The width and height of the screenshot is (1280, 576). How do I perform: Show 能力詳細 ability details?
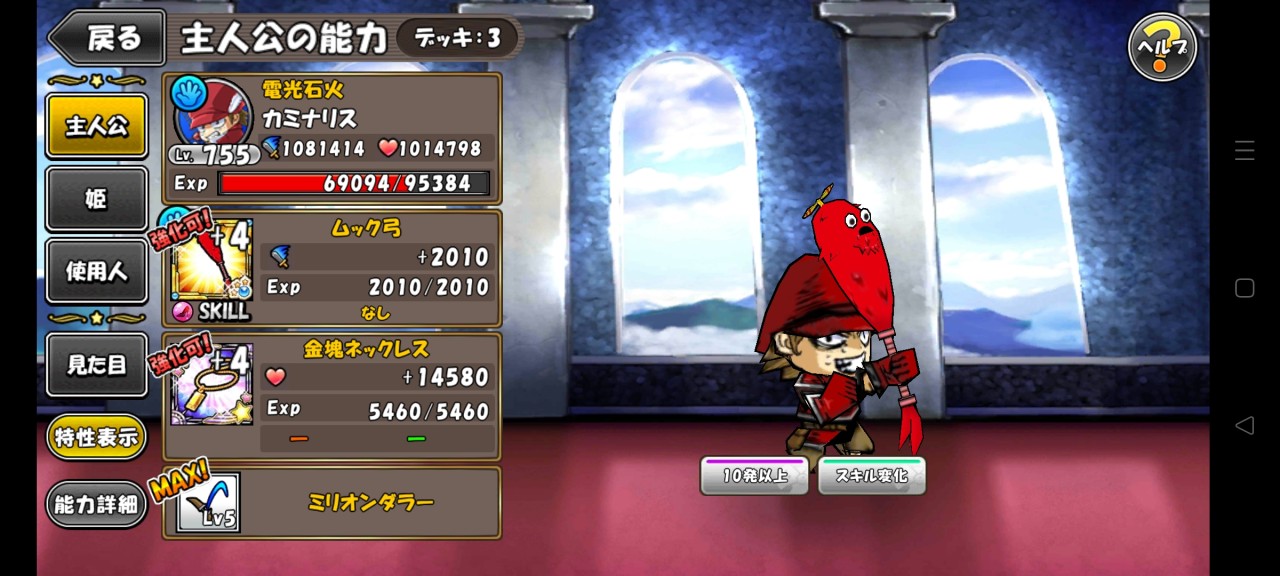tap(96, 505)
